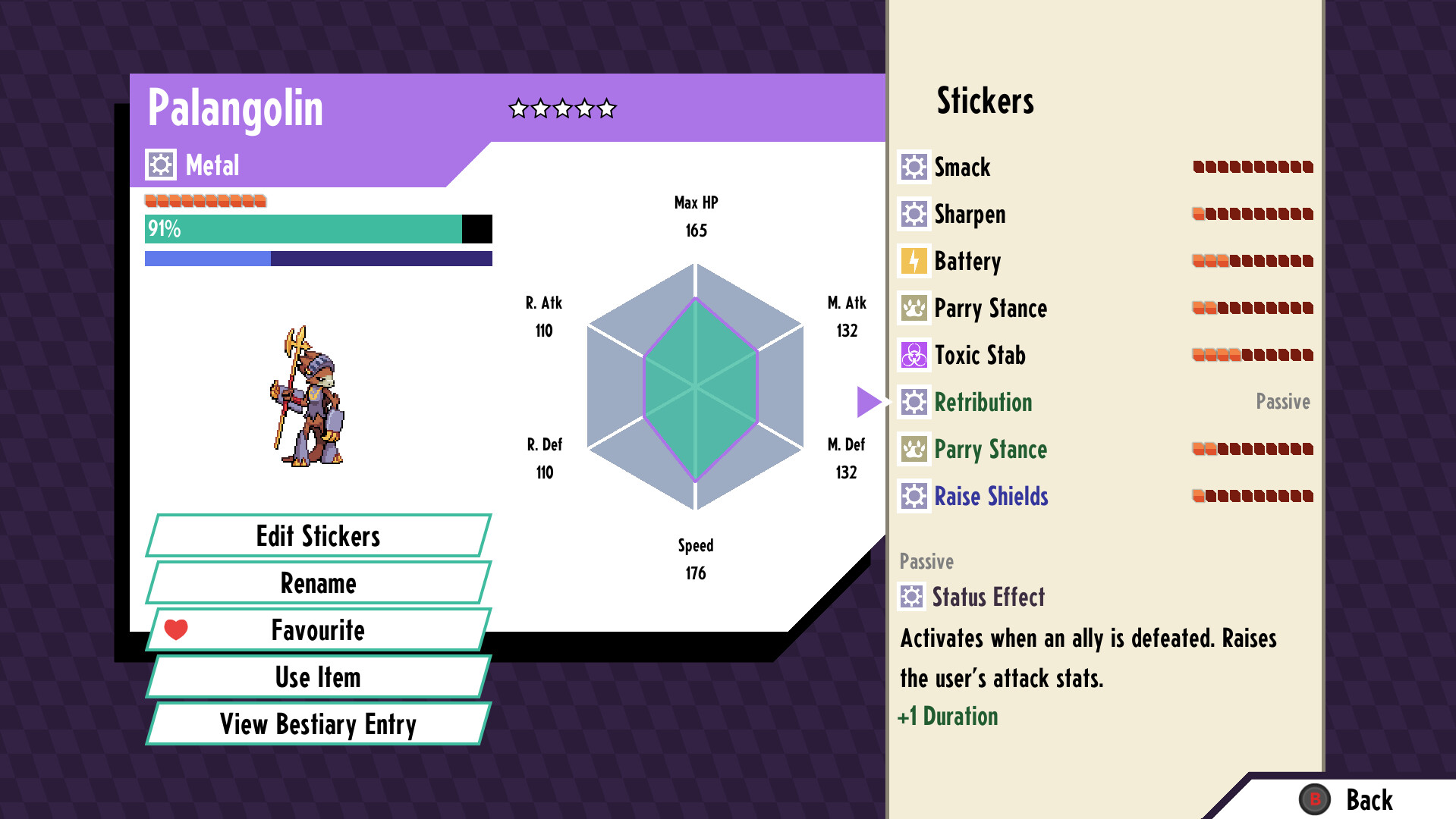Select the Battery sticker's lightning icon
This screenshot has width=1456, height=819.
tap(914, 261)
